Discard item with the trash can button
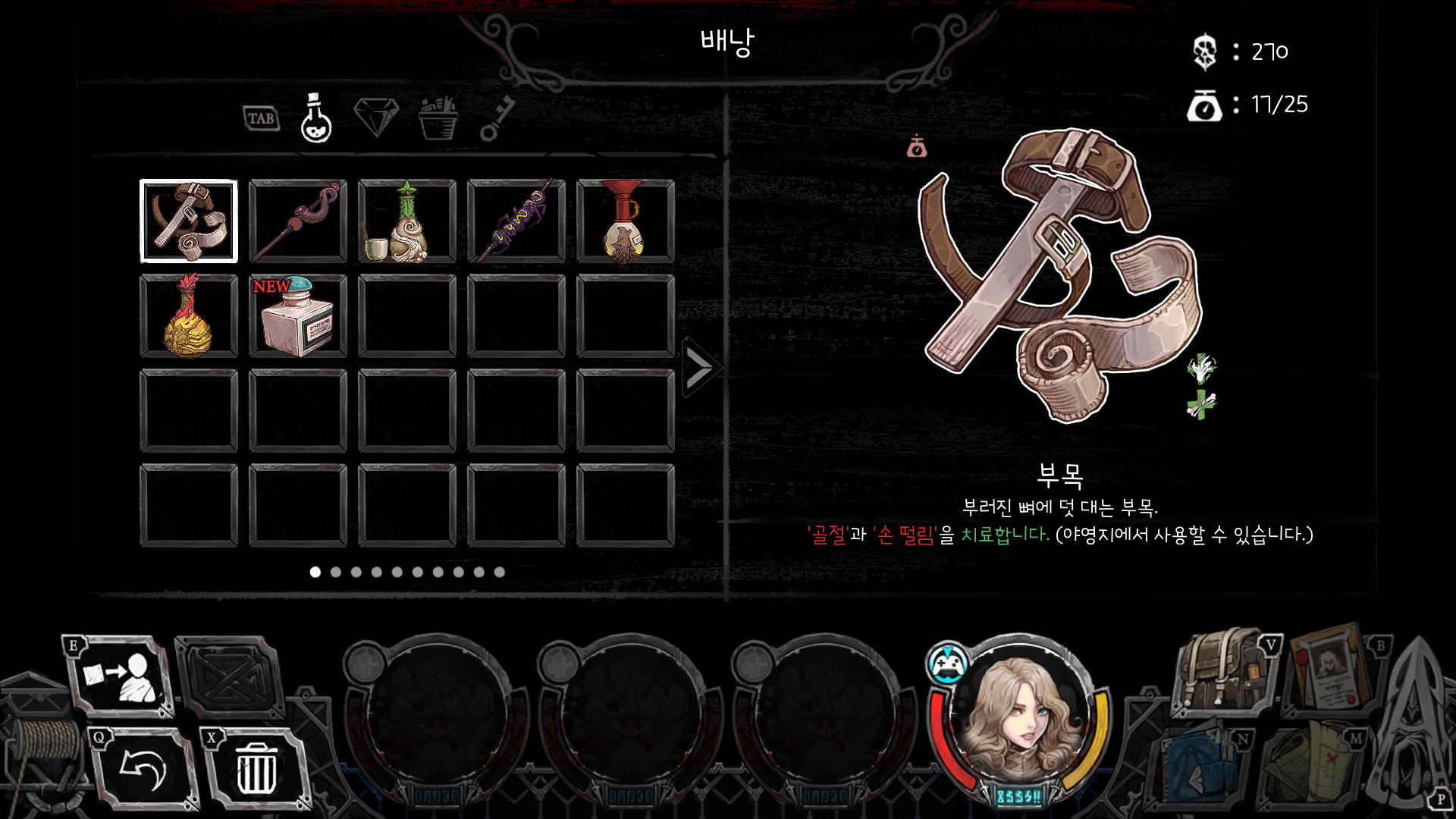 tap(256, 770)
